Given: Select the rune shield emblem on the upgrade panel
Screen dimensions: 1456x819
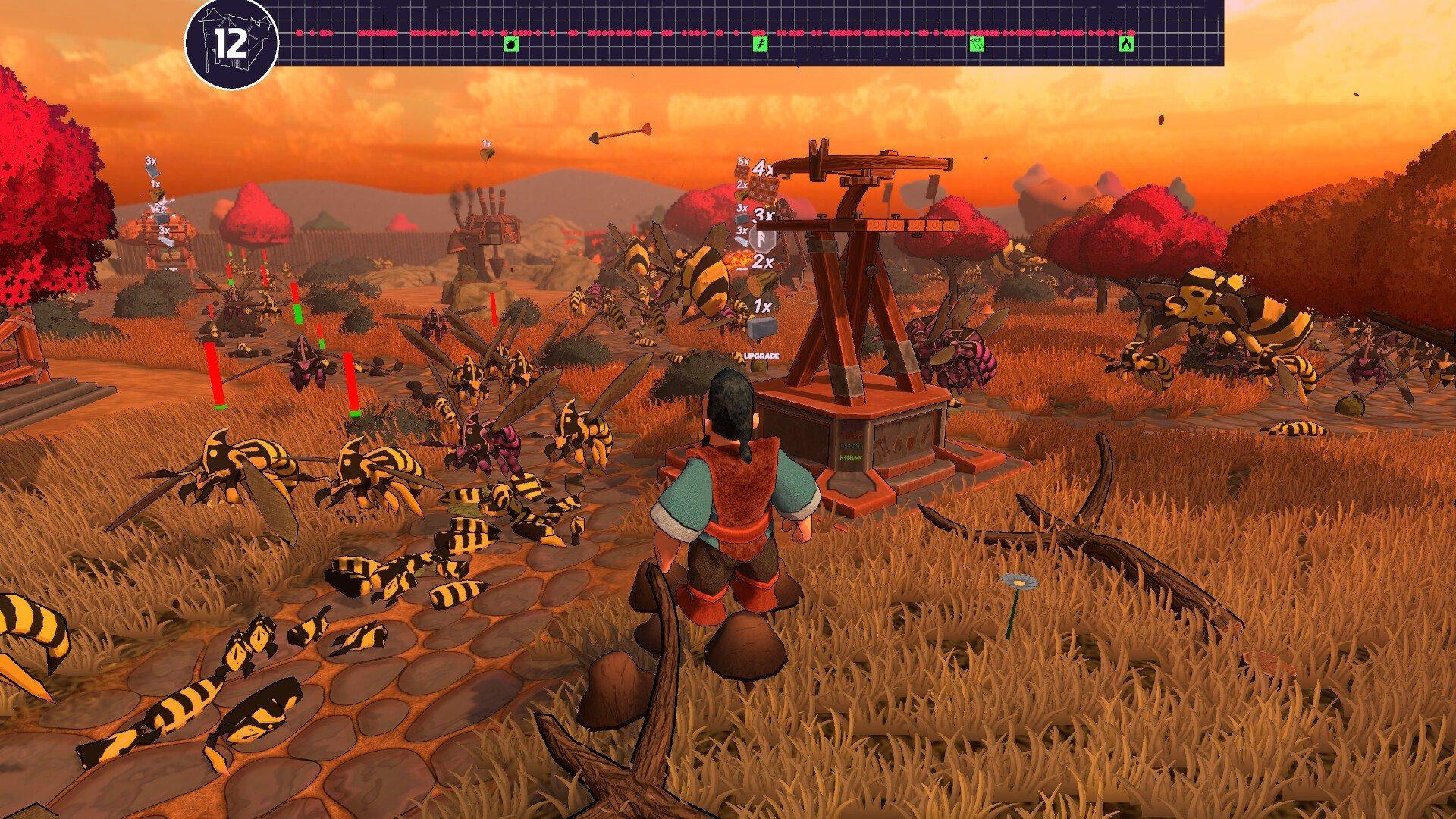Looking at the screenshot, I should point(762,241).
